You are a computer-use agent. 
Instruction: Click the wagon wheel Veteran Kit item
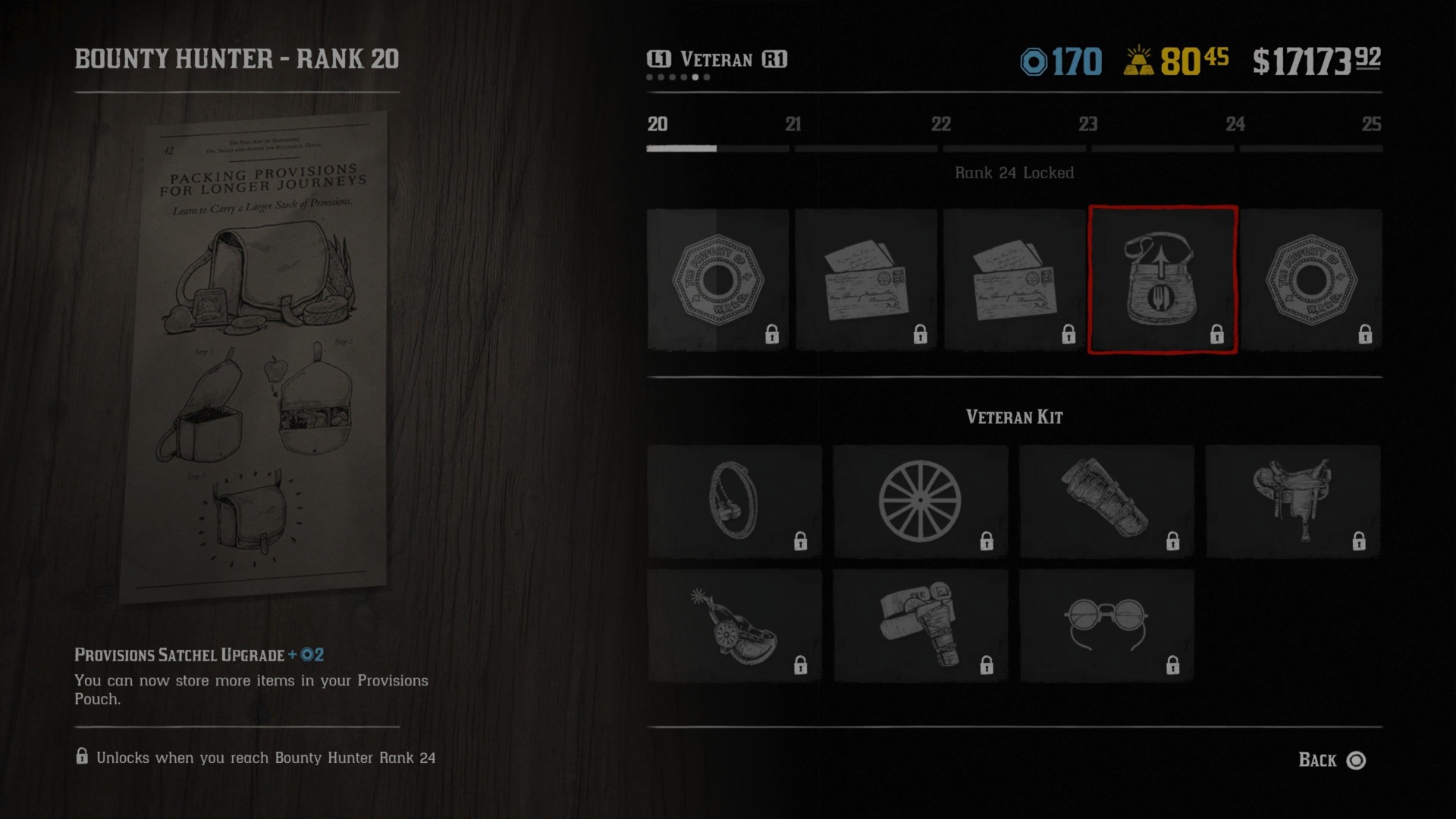[x=919, y=500]
